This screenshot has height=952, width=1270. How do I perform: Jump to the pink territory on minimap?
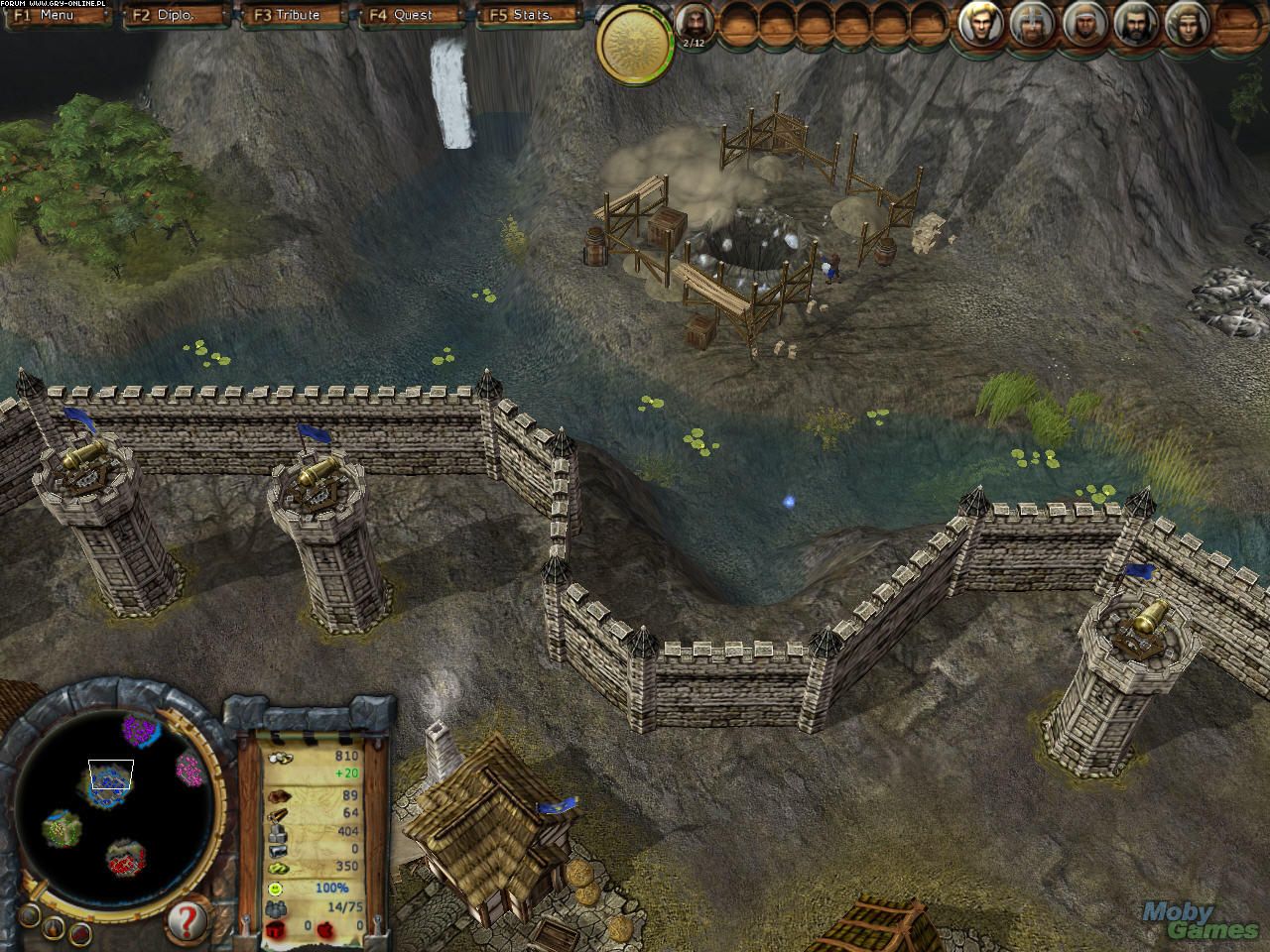[x=189, y=767]
